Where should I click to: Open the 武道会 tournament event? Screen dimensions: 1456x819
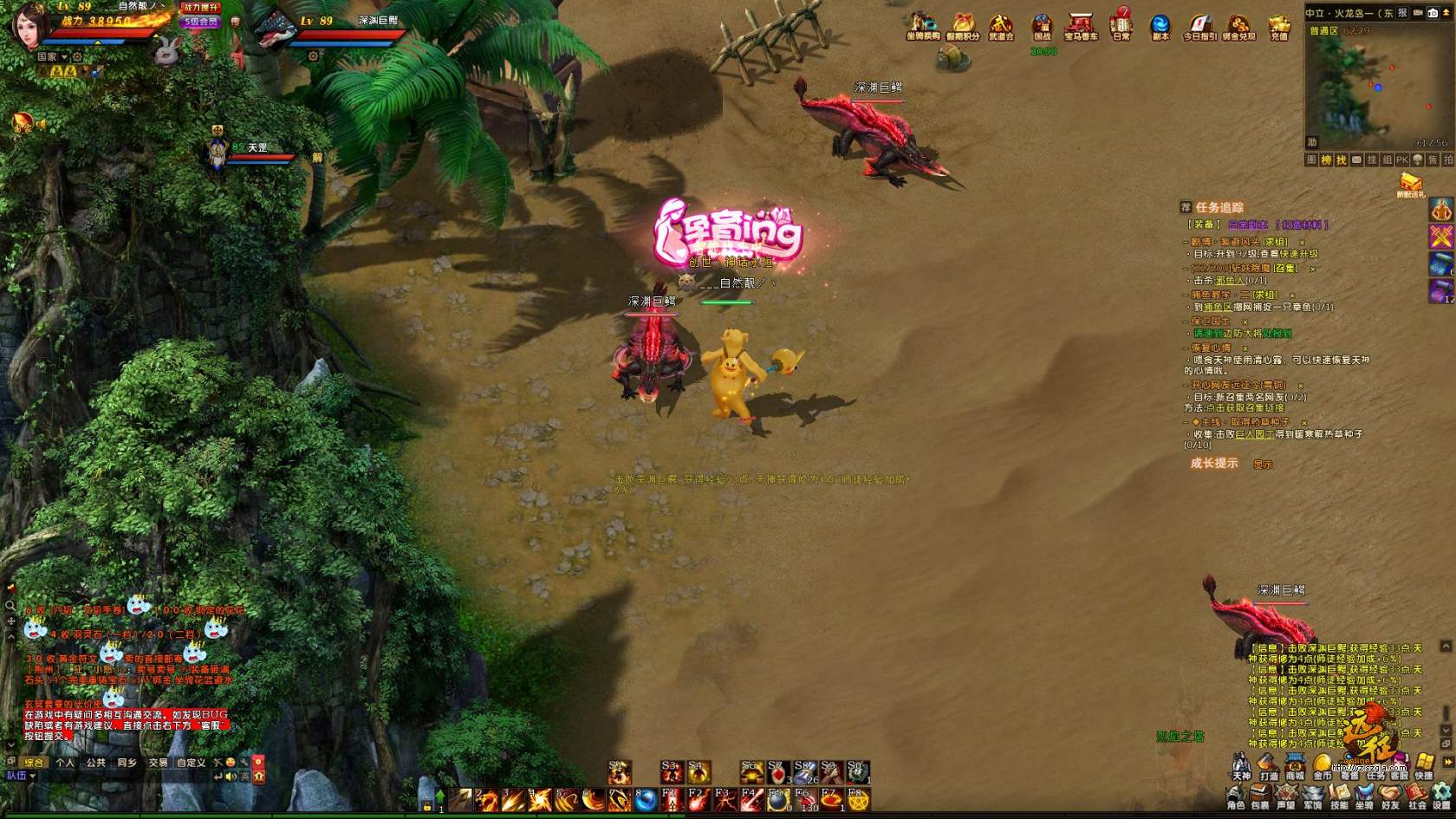[x=1001, y=26]
